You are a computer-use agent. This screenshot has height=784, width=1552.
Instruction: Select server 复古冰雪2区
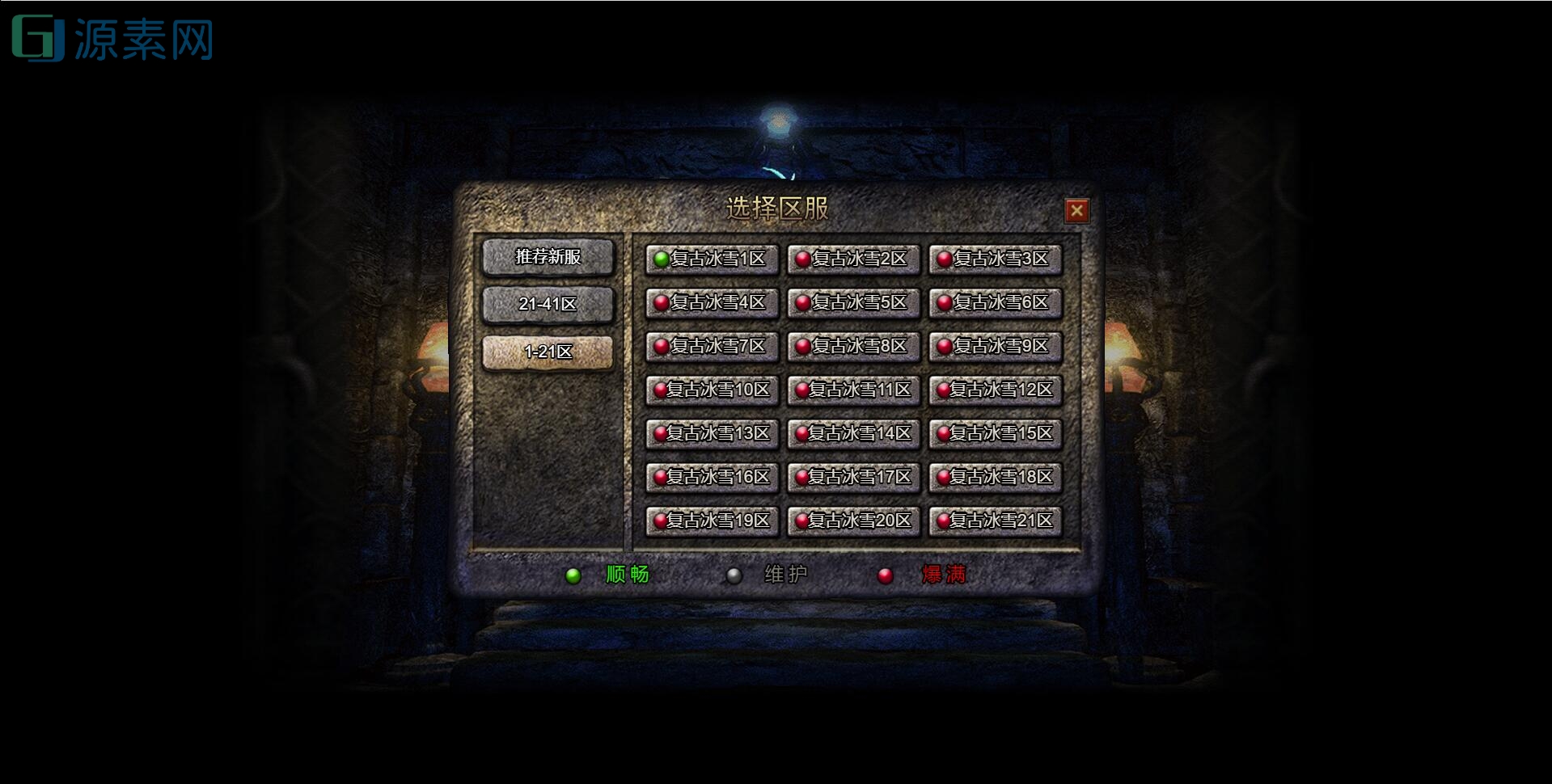[x=853, y=259]
